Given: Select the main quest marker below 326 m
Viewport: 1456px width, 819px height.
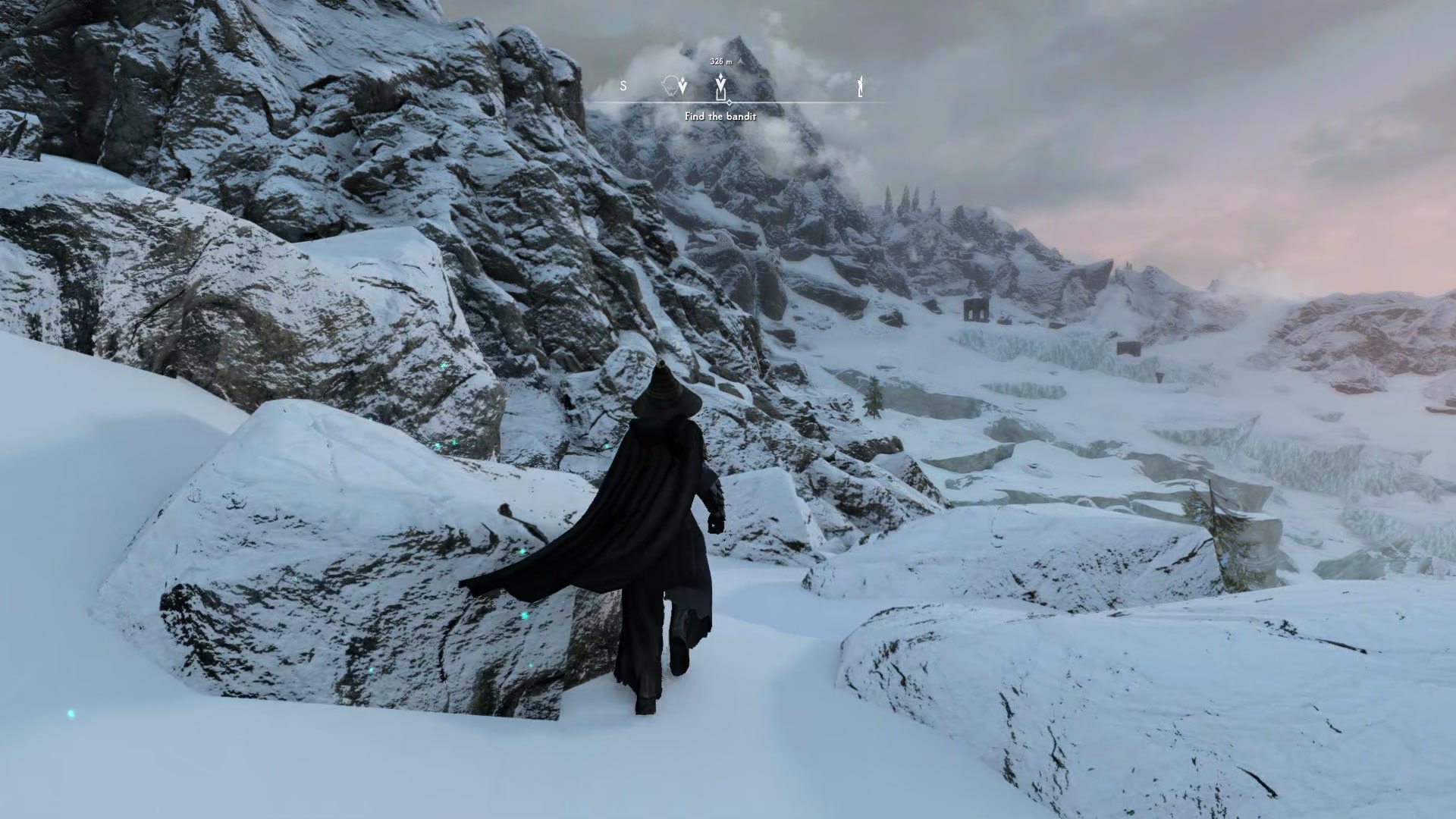Looking at the screenshot, I should (721, 87).
